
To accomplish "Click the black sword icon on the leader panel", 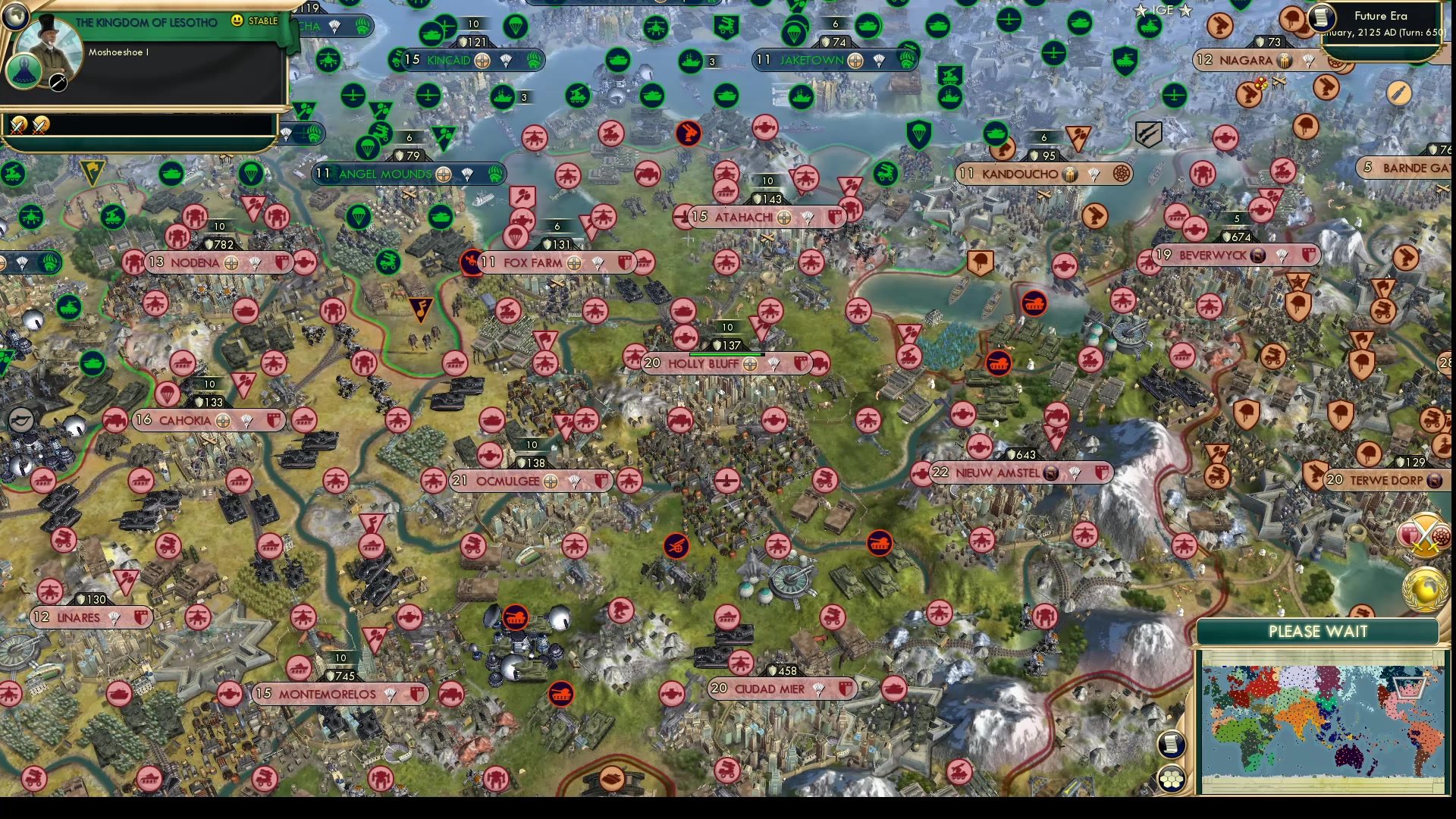I will [58, 83].
